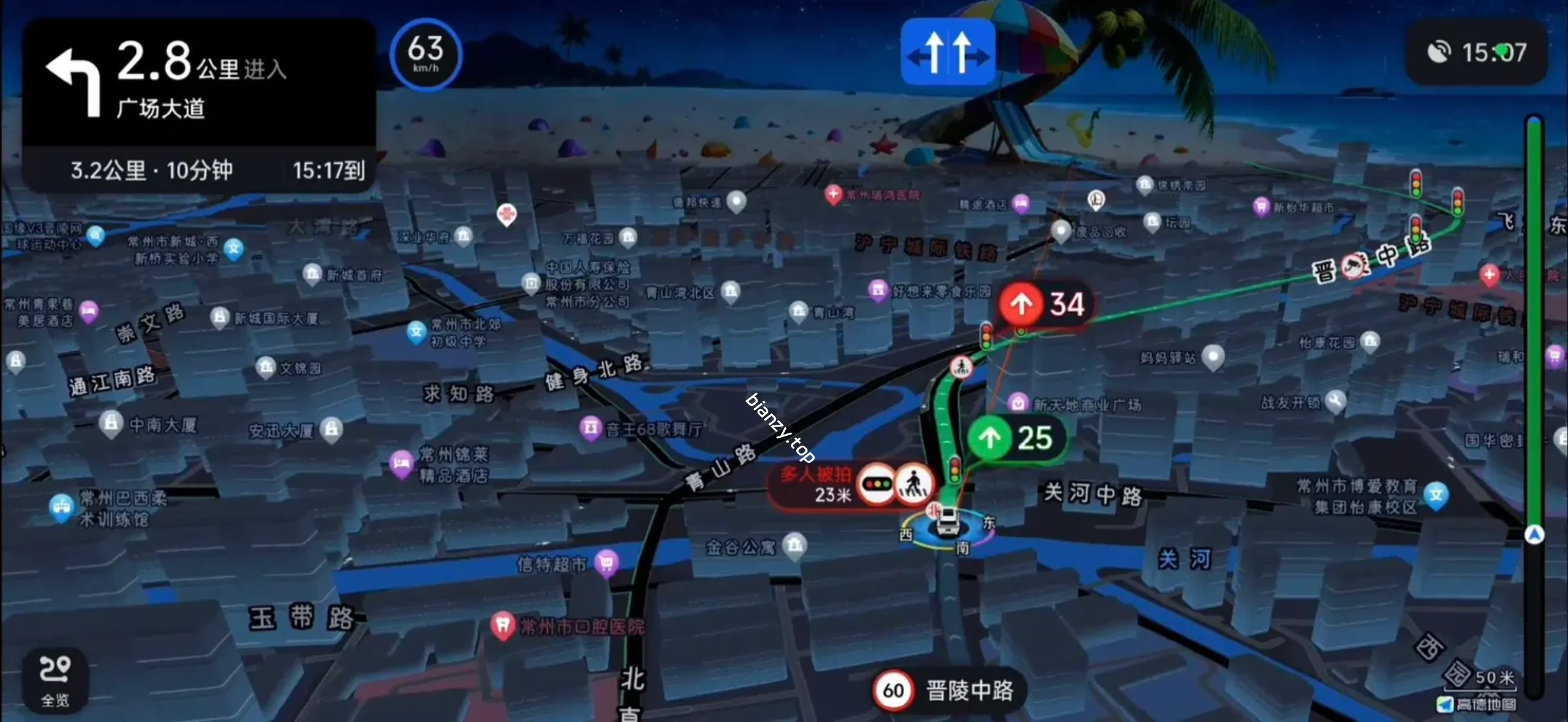Click the red 34 traffic light countdown
The image size is (1568, 722).
coord(1044,305)
